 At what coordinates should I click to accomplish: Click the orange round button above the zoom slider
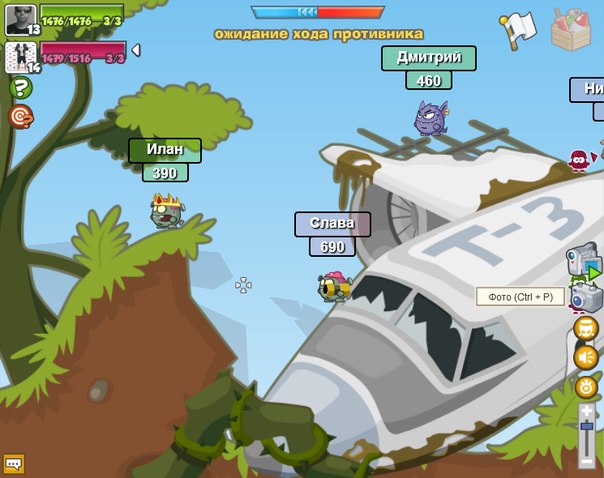[586, 386]
